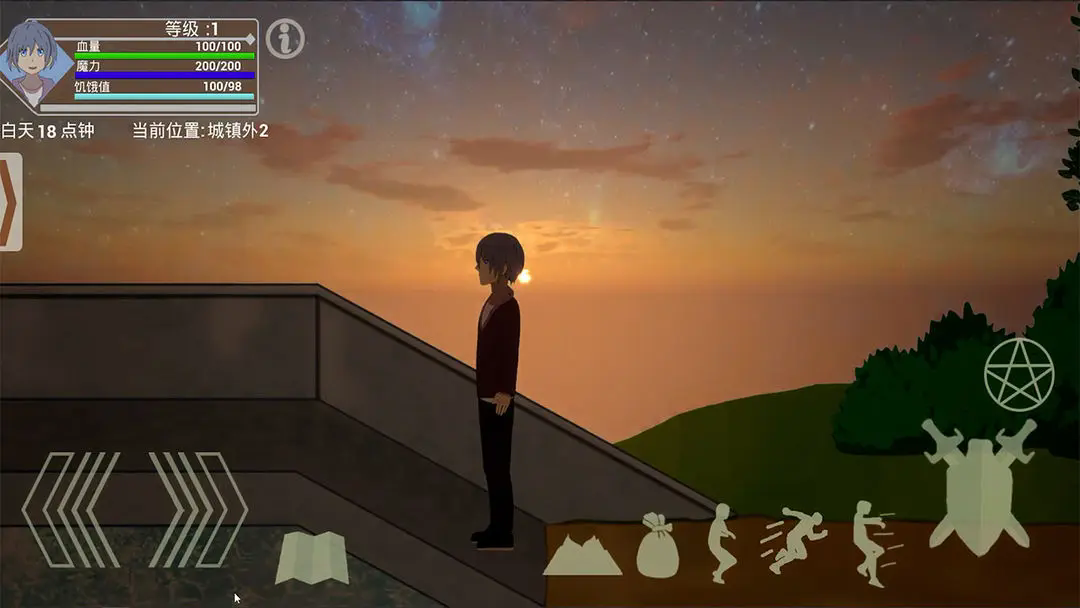The image size is (1080, 608).
Task: Activate the jump figure icon
Action: click(x=721, y=543)
